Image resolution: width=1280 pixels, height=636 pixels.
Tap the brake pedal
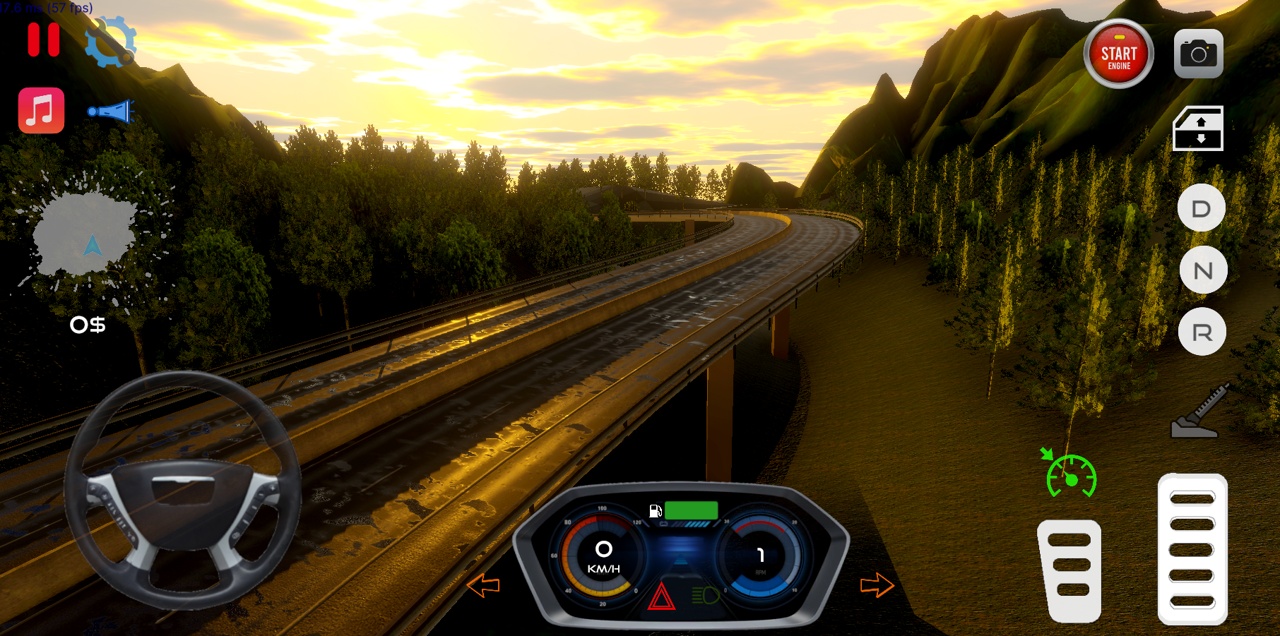coord(1069,571)
